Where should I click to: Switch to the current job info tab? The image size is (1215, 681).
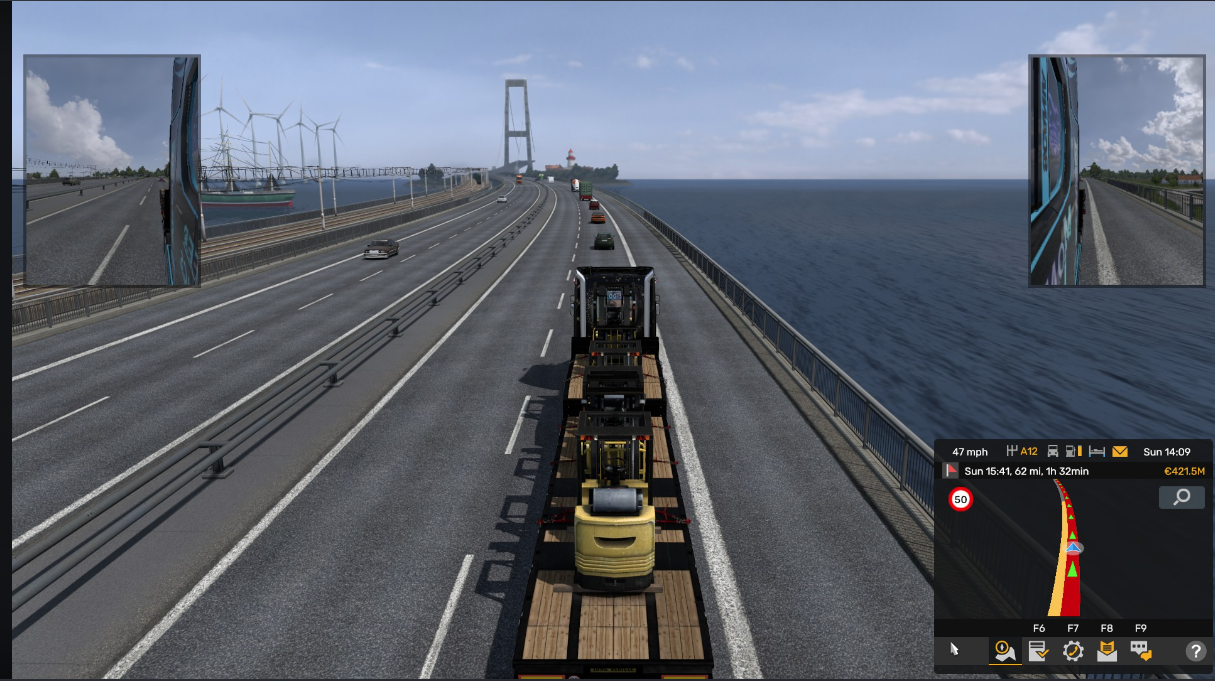1038,651
